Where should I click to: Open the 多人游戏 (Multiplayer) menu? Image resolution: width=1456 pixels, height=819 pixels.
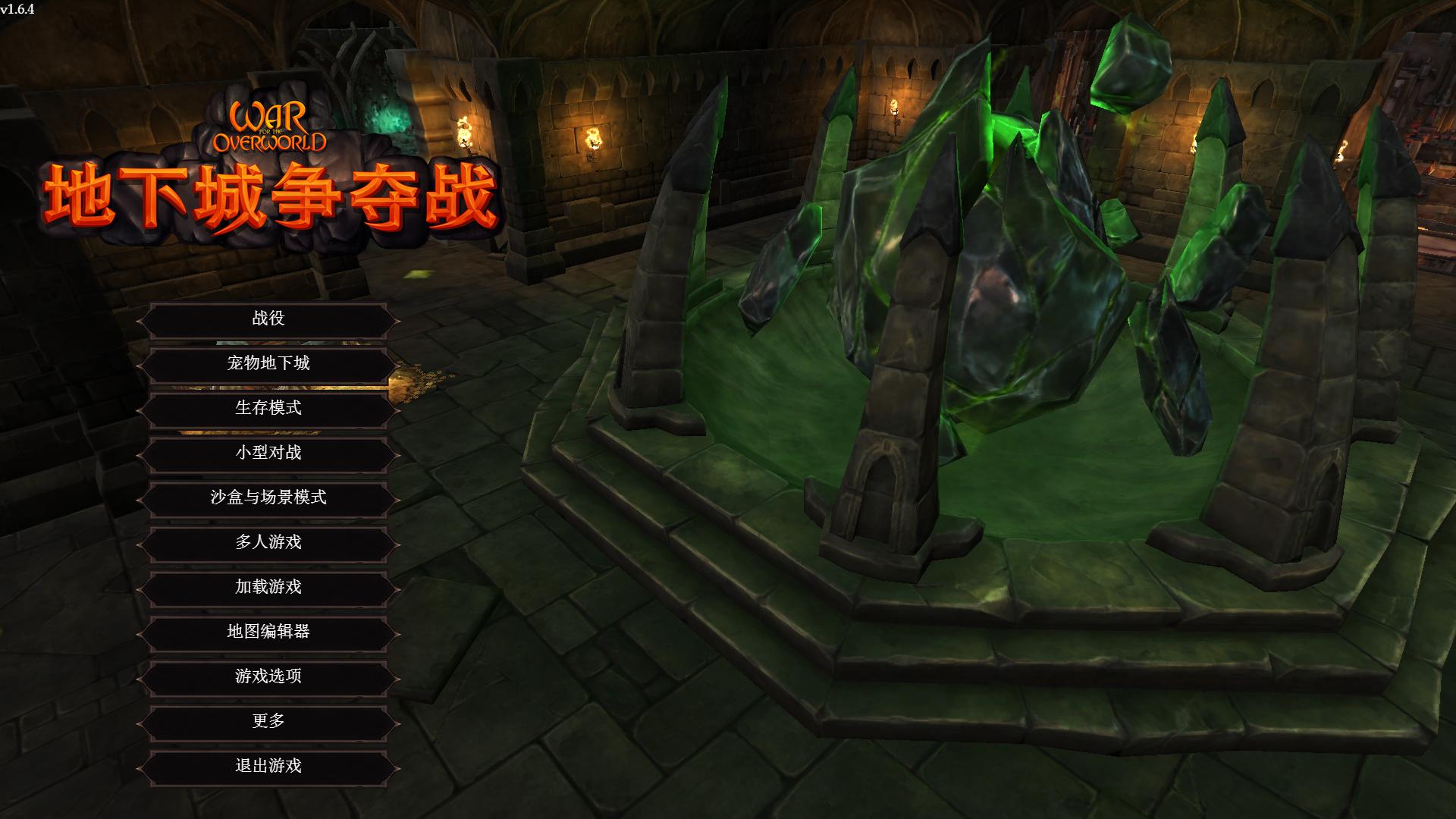[x=270, y=543]
